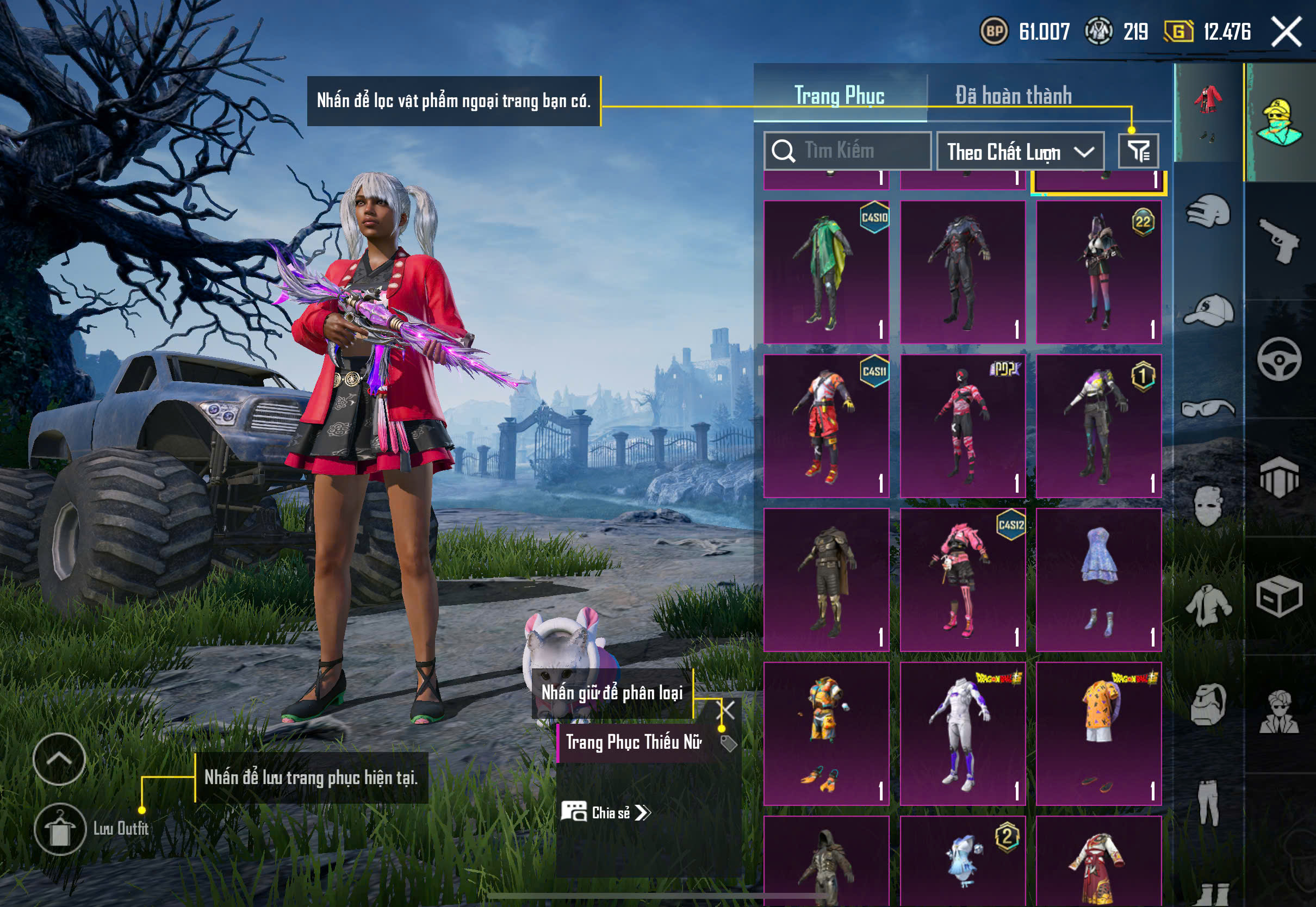Select the pink hooded C4S12 outfit
The image size is (1316, 907).
[x=963, y=580]
